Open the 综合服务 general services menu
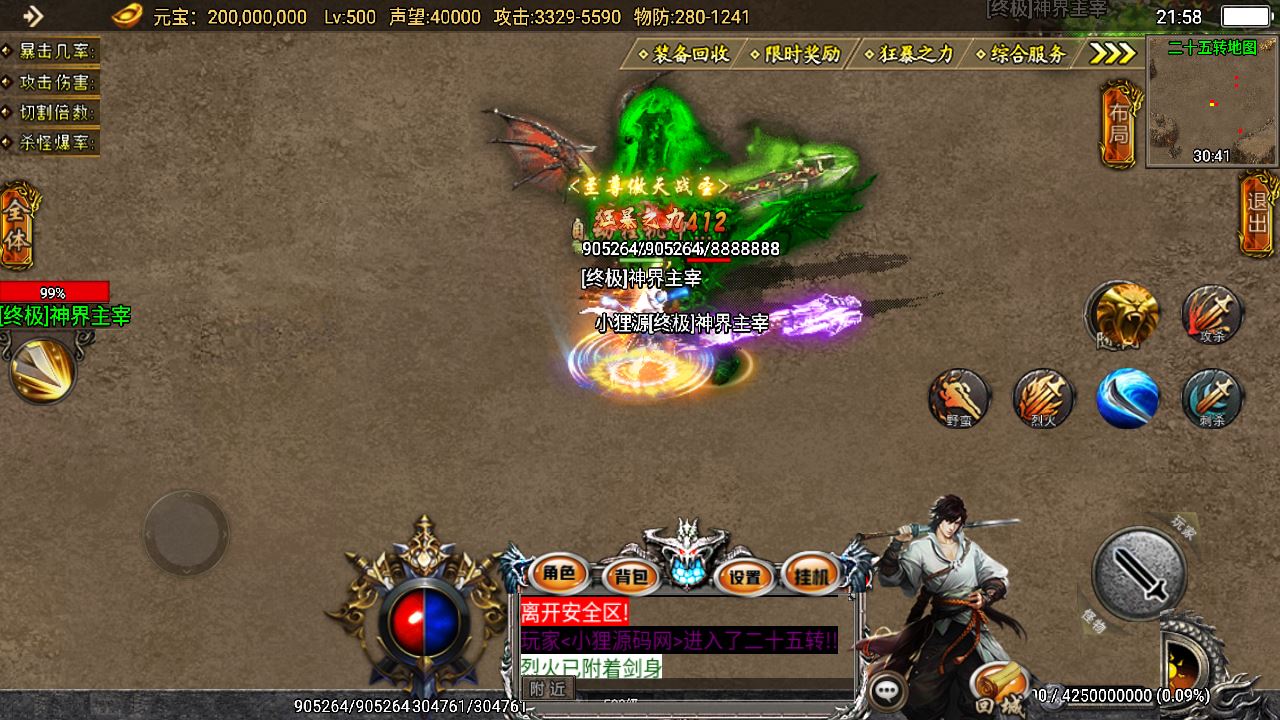 point(1023,54)
